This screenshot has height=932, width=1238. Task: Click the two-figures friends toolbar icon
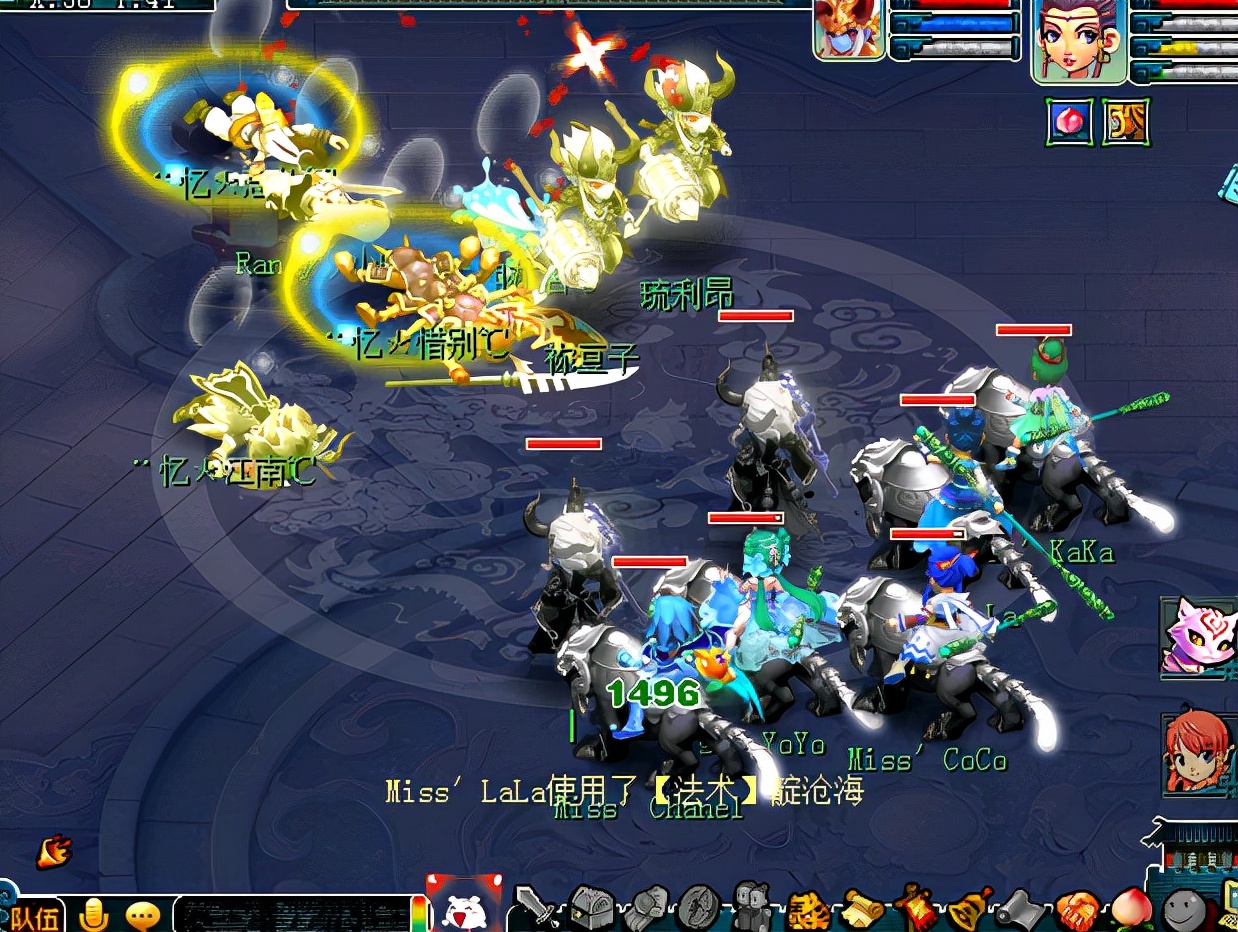coord(752,908)
